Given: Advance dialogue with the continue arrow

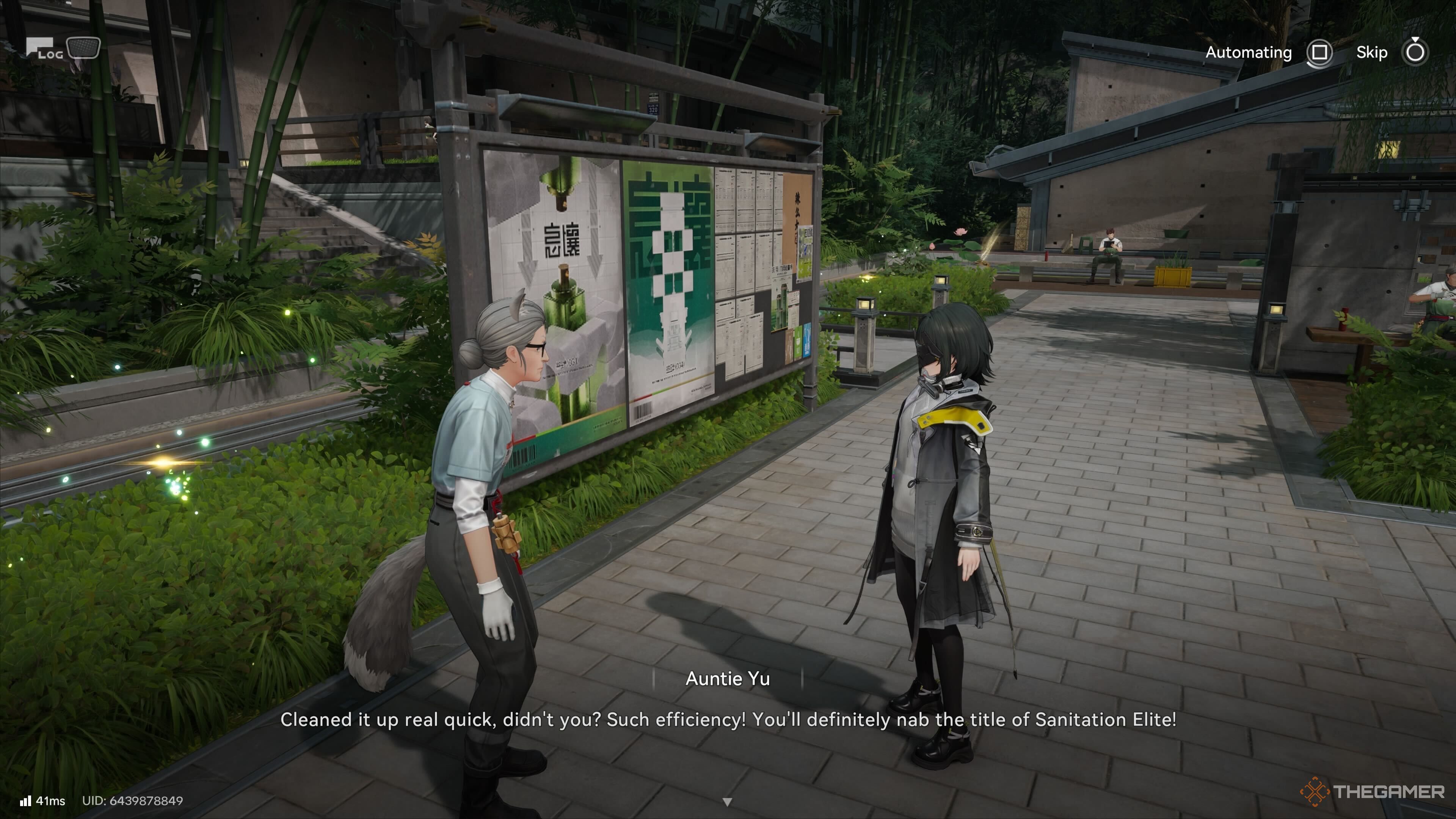Looking at the screenshot, I should [x=728, y=802].
